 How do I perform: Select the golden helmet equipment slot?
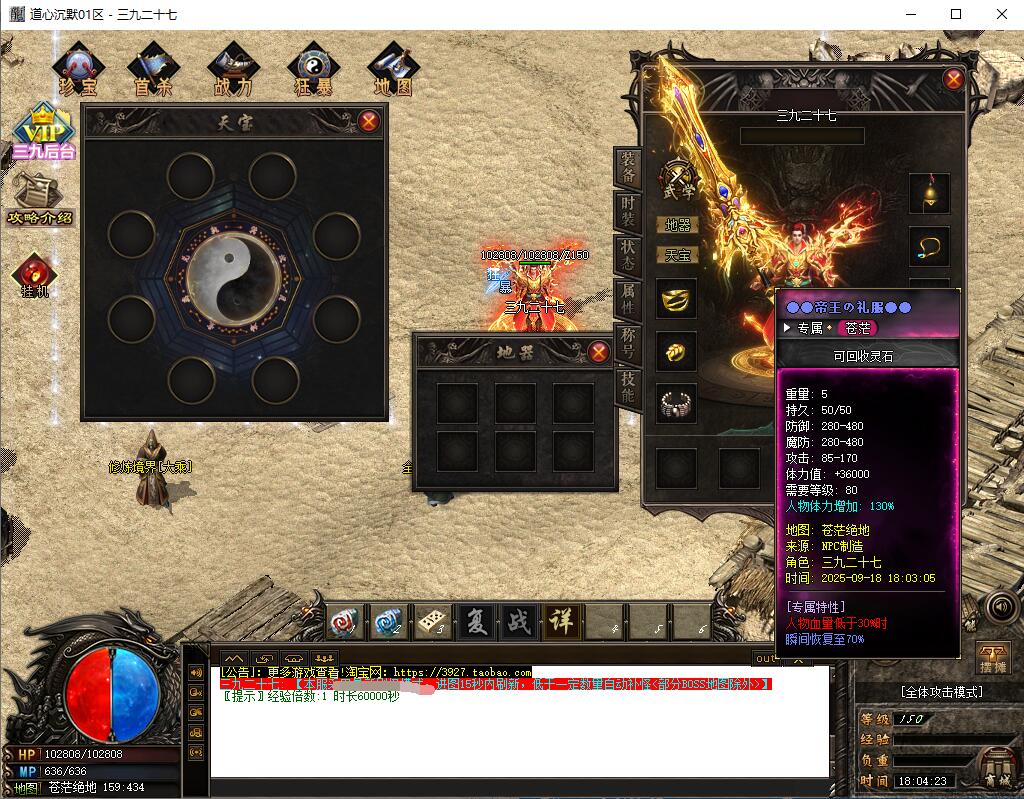click(x=676, y=299)
